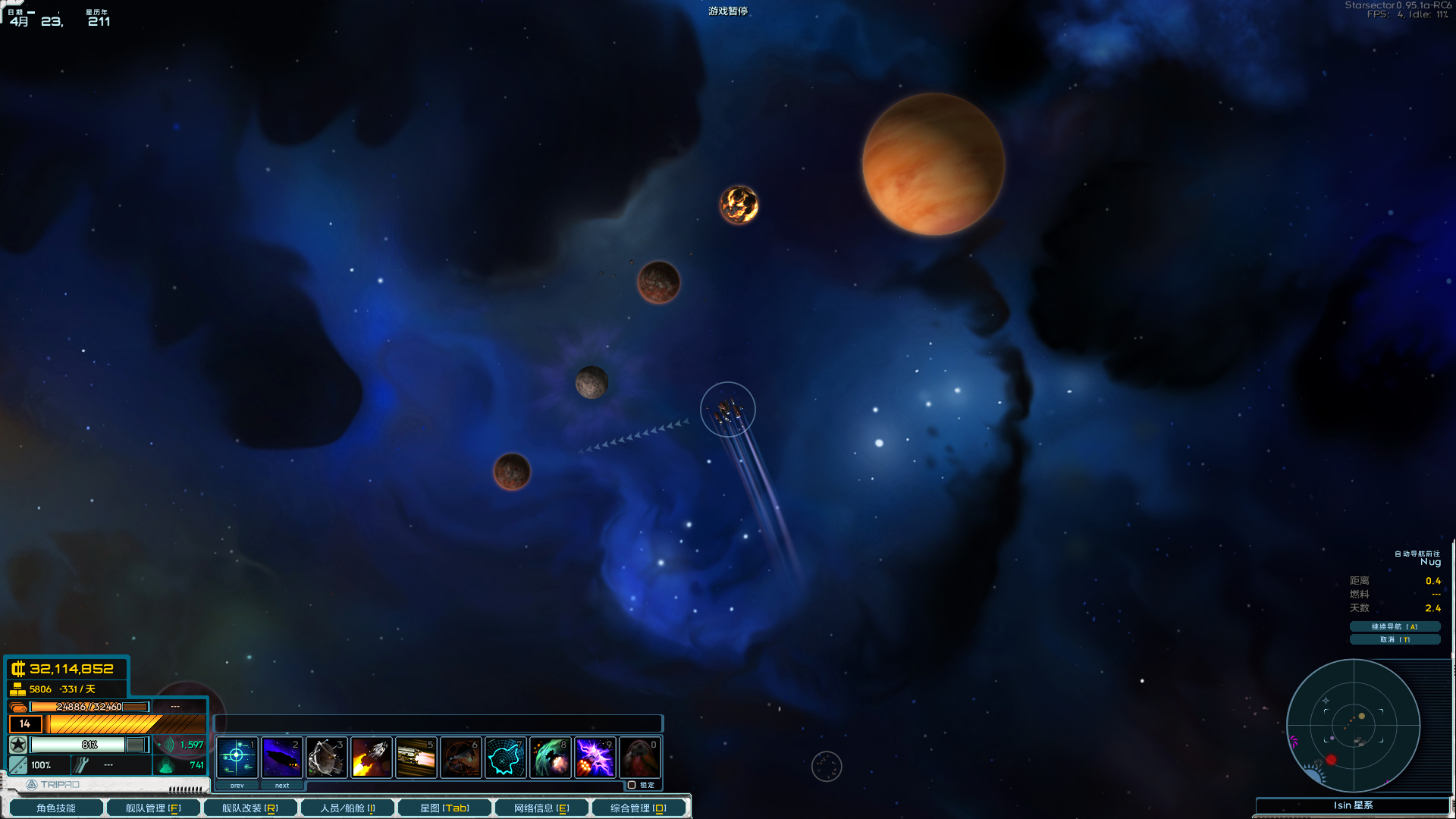Toggle the 锁定 lock checkbox
The image size is (1456, 819).
632,785
